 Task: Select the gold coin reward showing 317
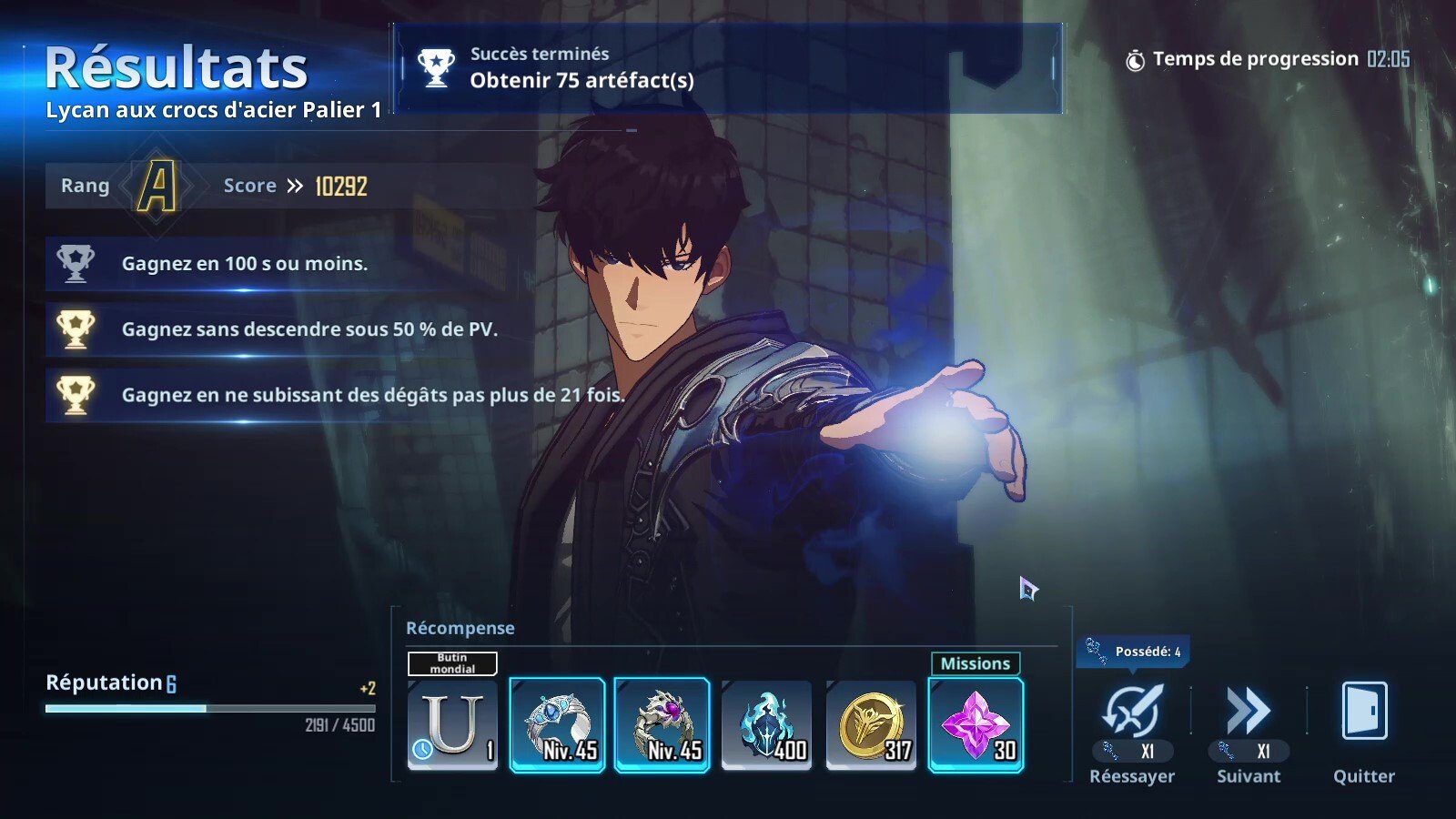[871, 723]
